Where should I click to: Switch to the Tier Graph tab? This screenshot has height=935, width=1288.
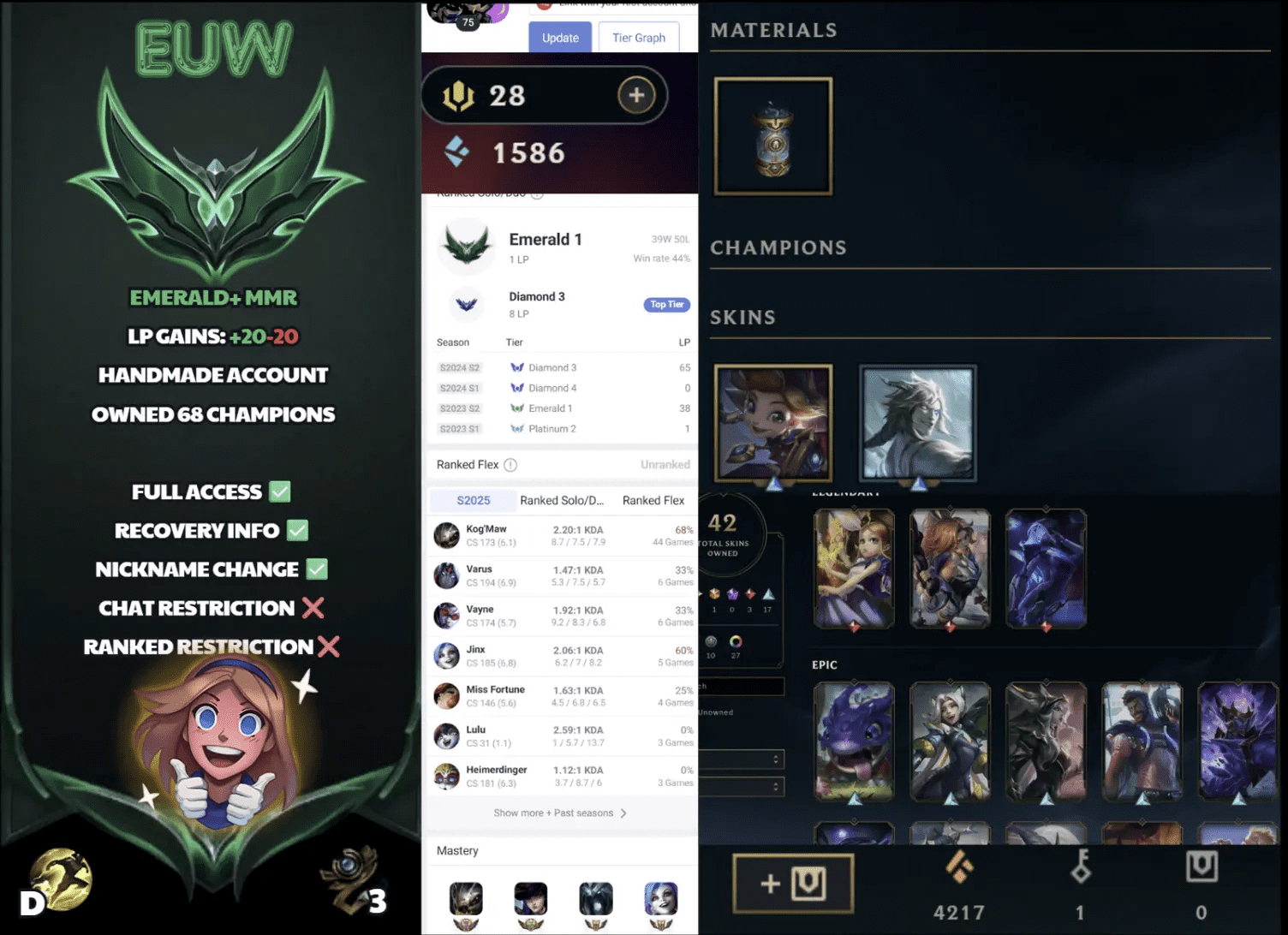click(638, 38)
